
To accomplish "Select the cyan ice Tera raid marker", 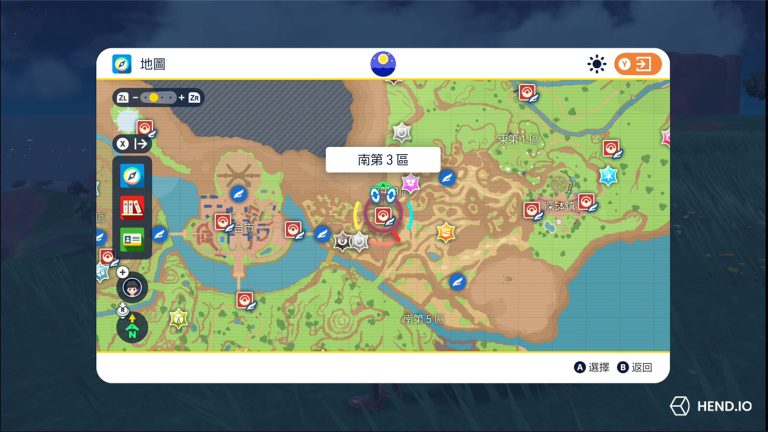I will [x=607, y=175].
